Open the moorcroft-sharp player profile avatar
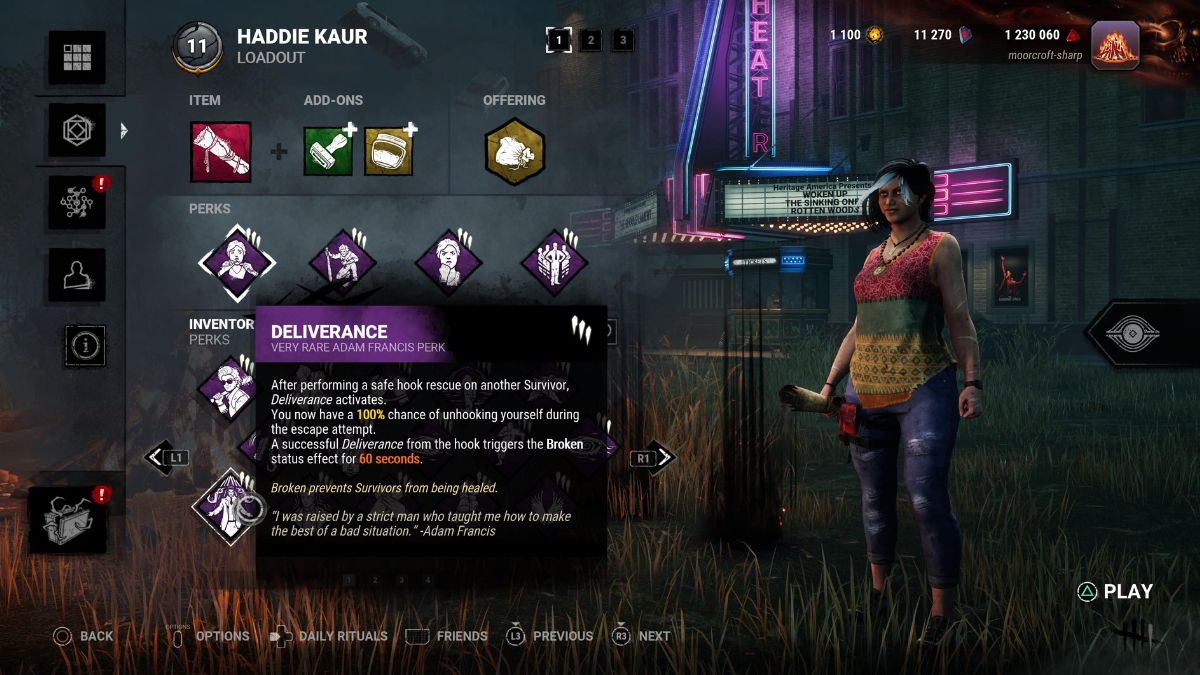 [x=1116, y=46]
